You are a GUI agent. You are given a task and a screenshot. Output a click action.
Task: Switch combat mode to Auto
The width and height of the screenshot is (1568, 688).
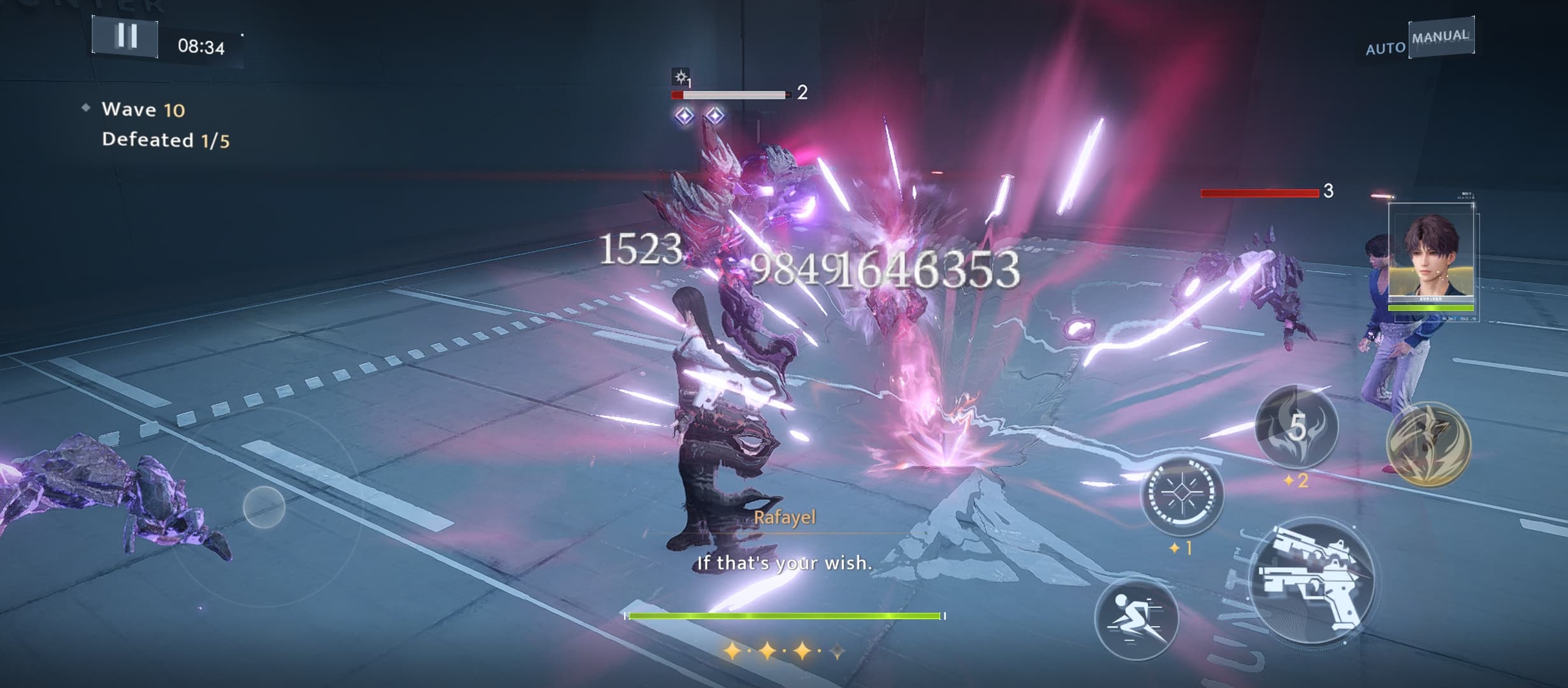1384,48
